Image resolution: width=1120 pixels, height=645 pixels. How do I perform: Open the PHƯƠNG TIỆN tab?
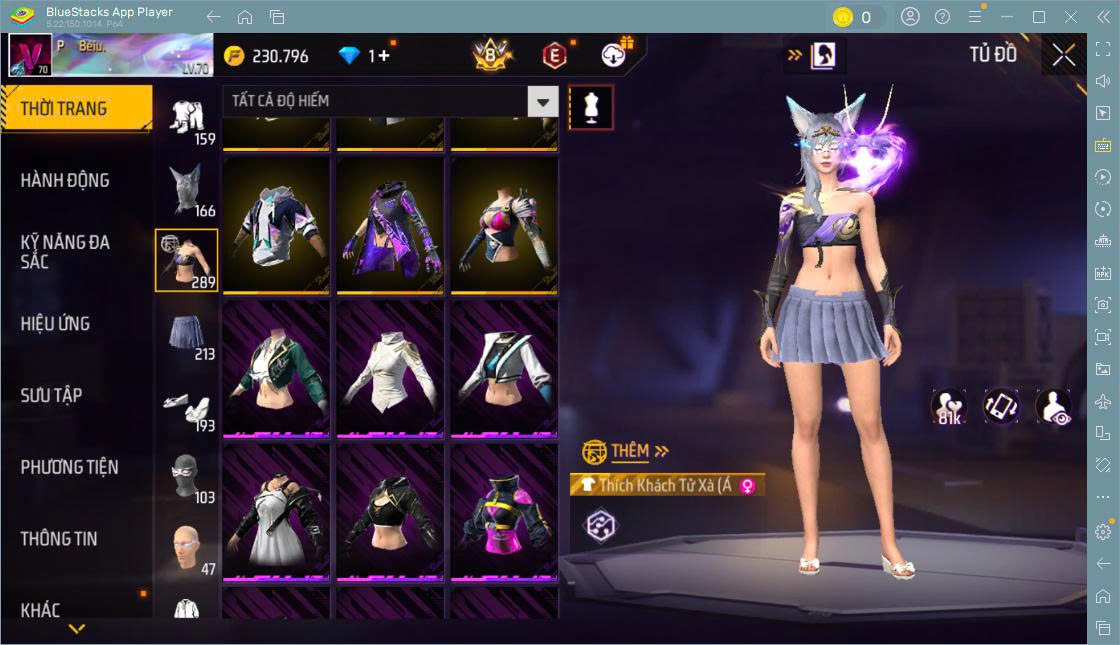[70, 467]
